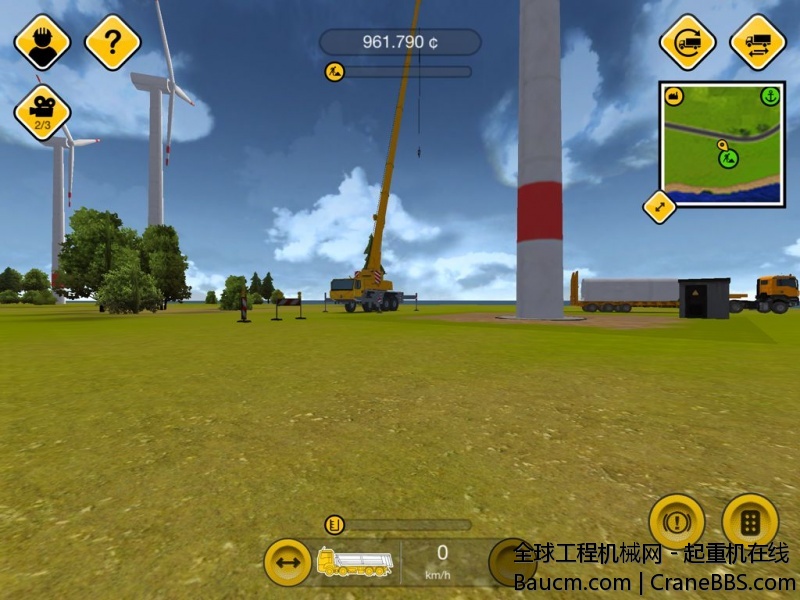Image resolution: width=800 pixels, height=600 pixels.
Task: Open the vehicle functions keypad button
Action: pyautogui.click(x=750, y=521)
